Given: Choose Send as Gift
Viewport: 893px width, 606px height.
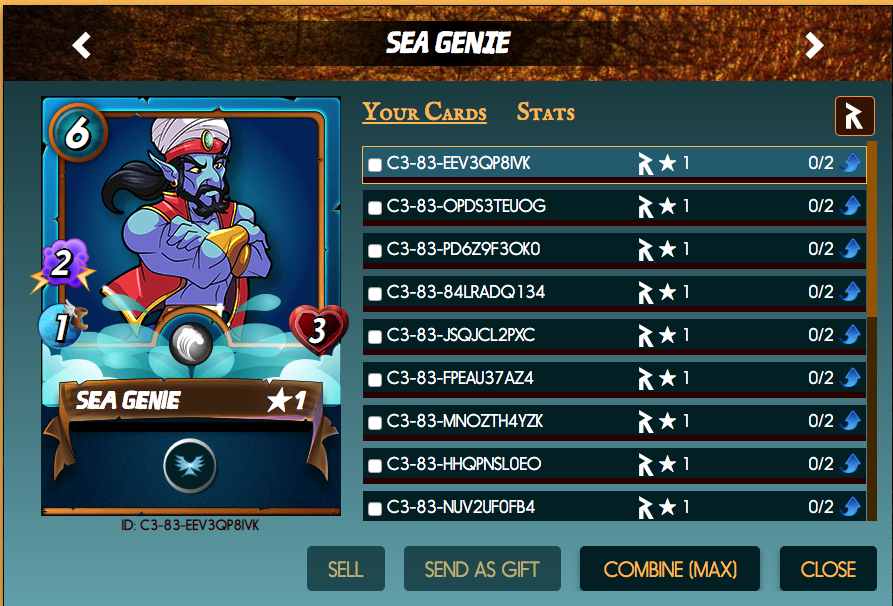Looking at the screenshot, I should (x=482, y=569).
